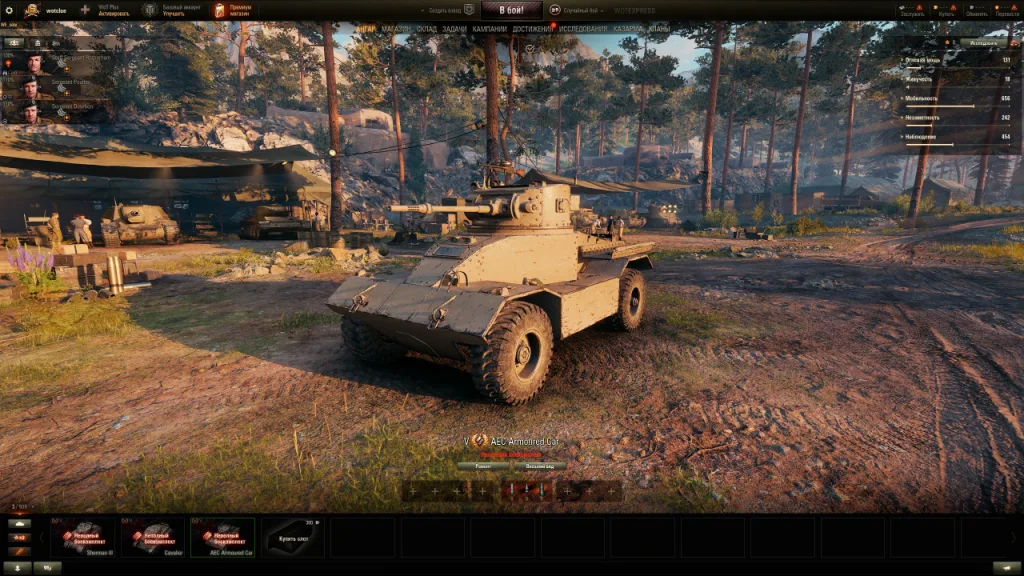Switch to the Склад (Depot) tab
The height and width of the screenshot is (576, 1024).
point(426,29)
